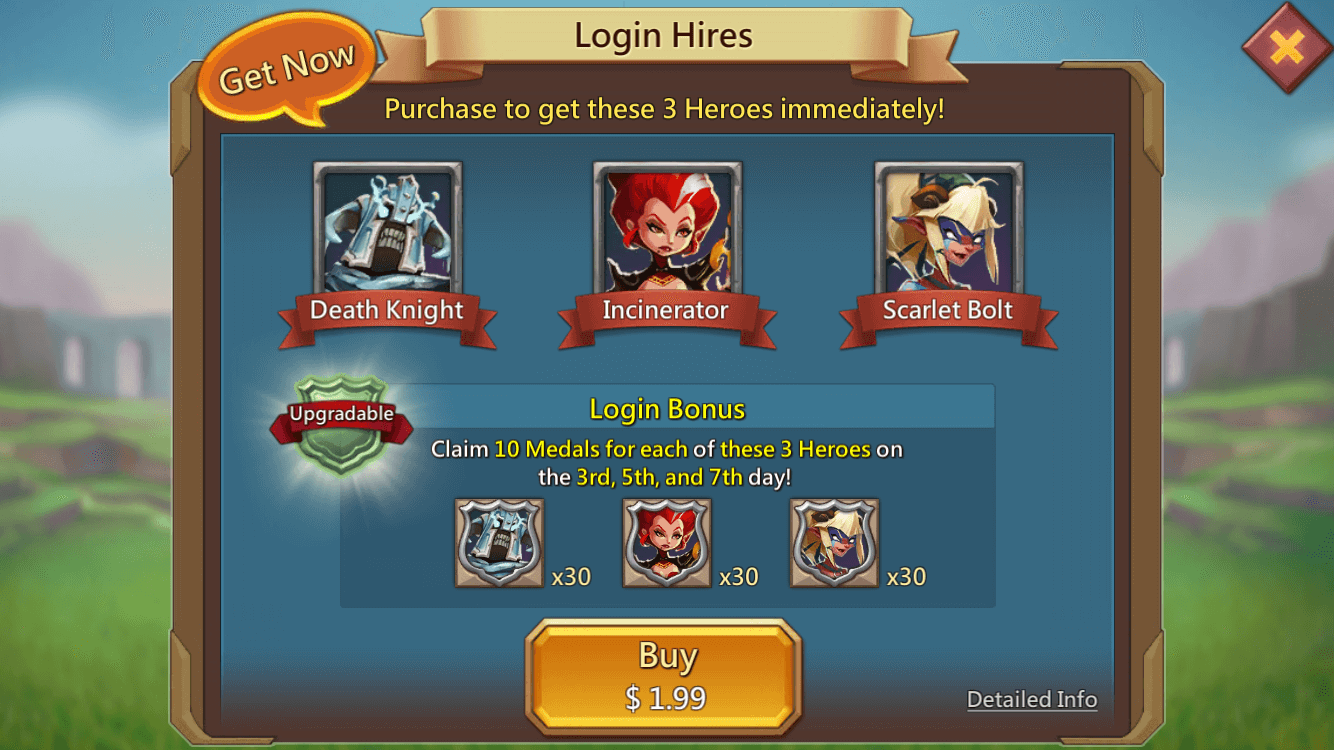1334x750 pixels.
Task: Select the Login Bonus header
Action: pyautogui.click(x=665, y=409)
